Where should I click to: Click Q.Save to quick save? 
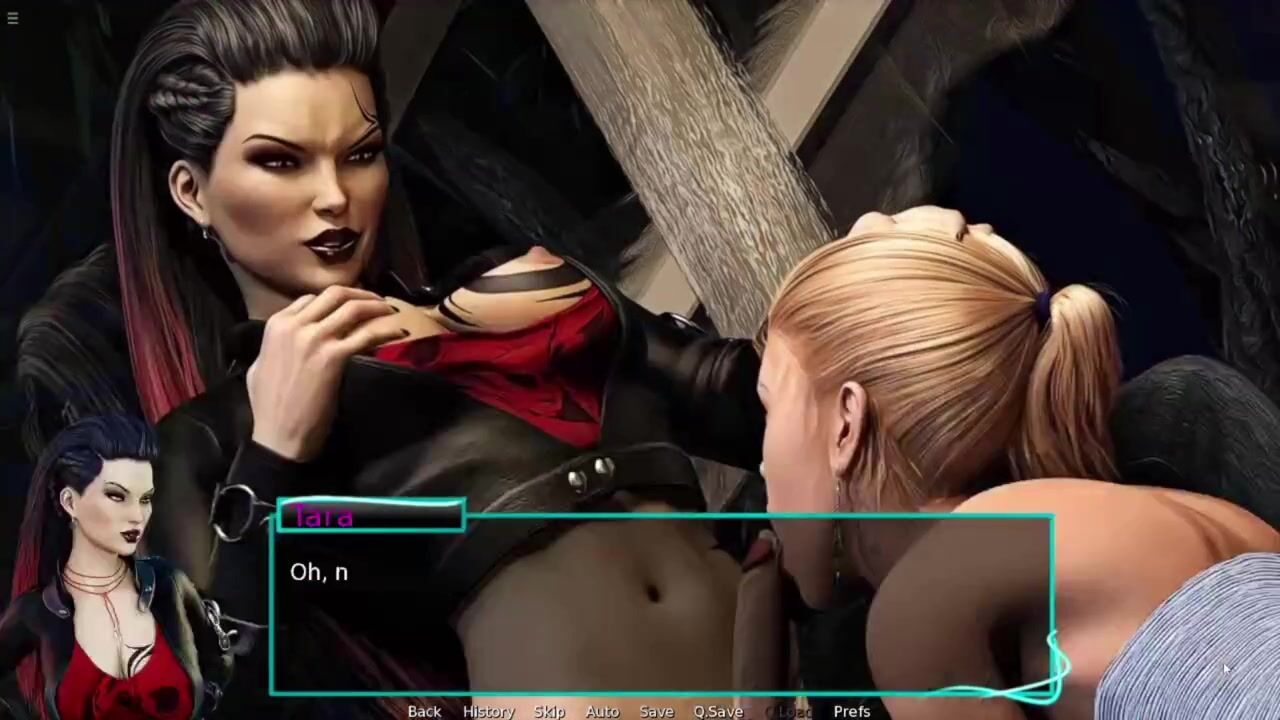(718, 711)
